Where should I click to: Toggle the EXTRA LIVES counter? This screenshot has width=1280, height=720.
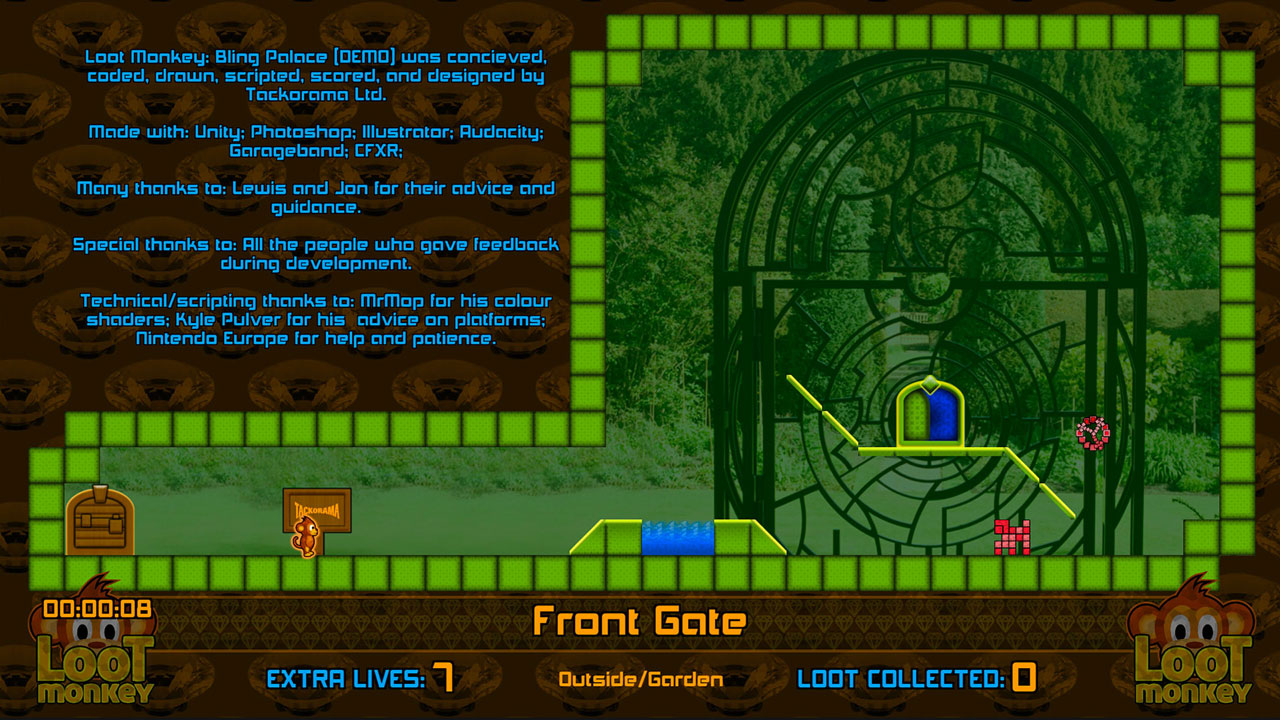(360, 677)
